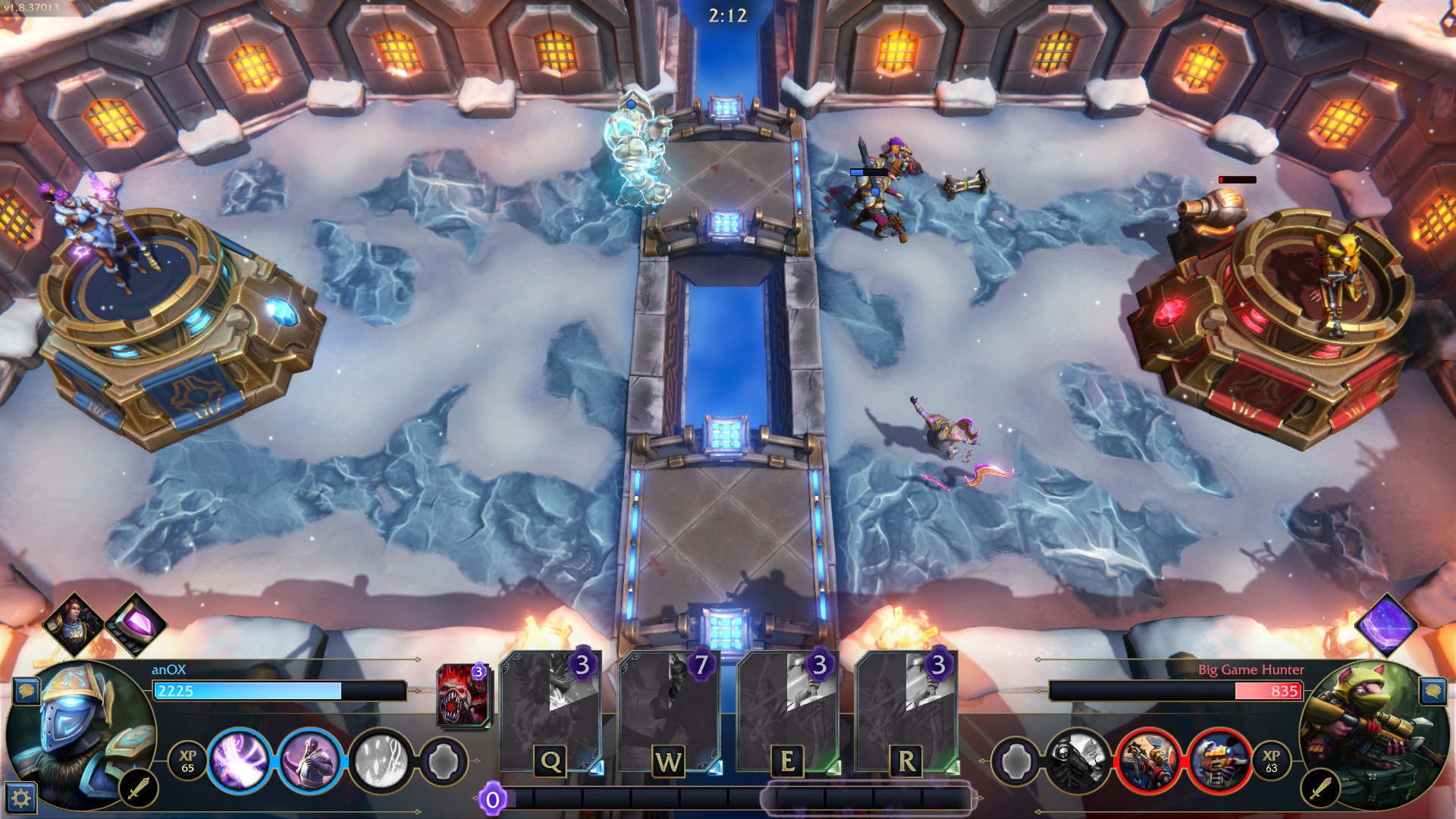Click the sword badge on anOX's portrait
The image size is (1456, 819).
coord(138,789)
